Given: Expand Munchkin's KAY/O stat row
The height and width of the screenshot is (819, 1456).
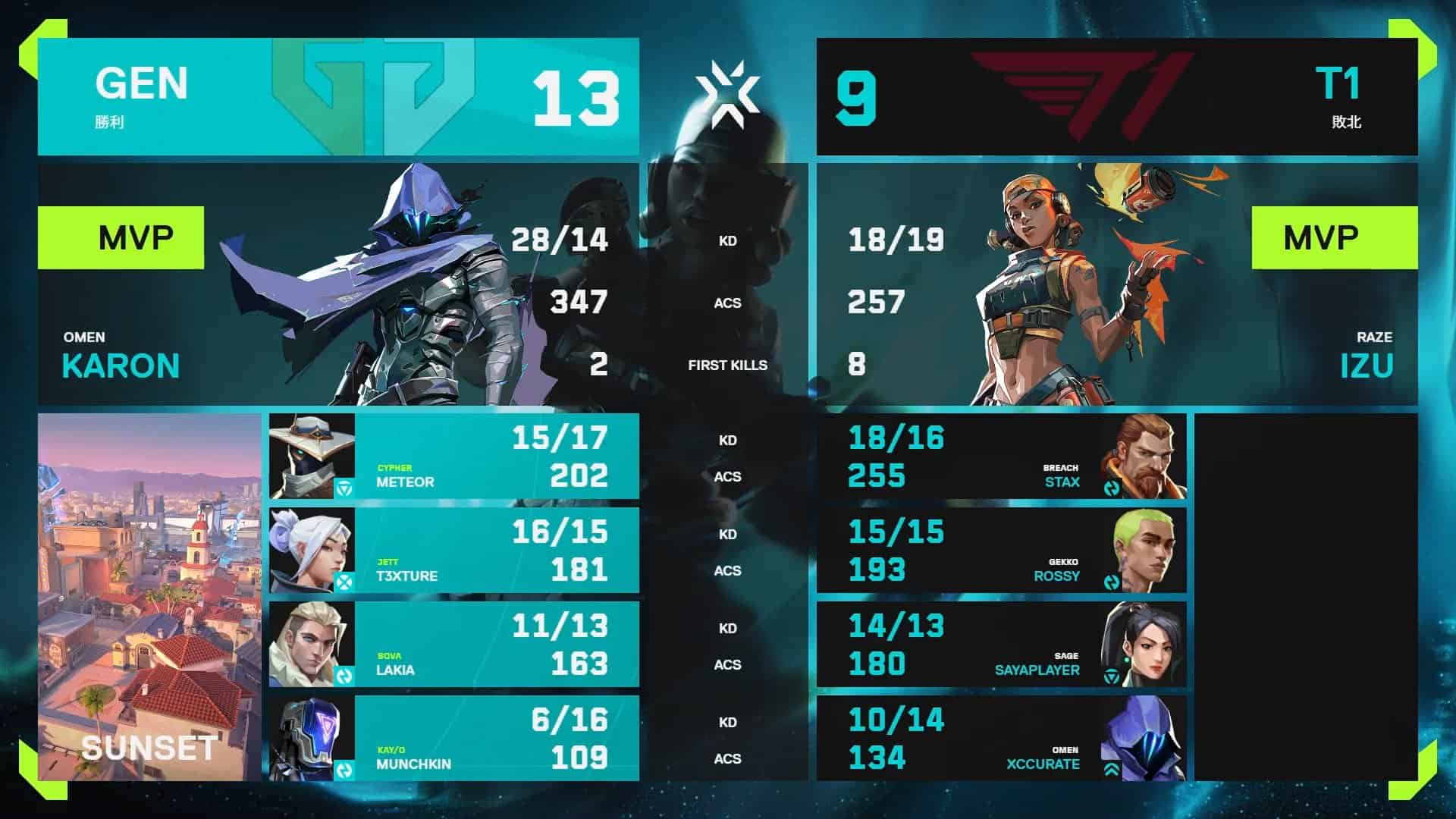Looking at the screenshot, I should click(x=455, y=739).
